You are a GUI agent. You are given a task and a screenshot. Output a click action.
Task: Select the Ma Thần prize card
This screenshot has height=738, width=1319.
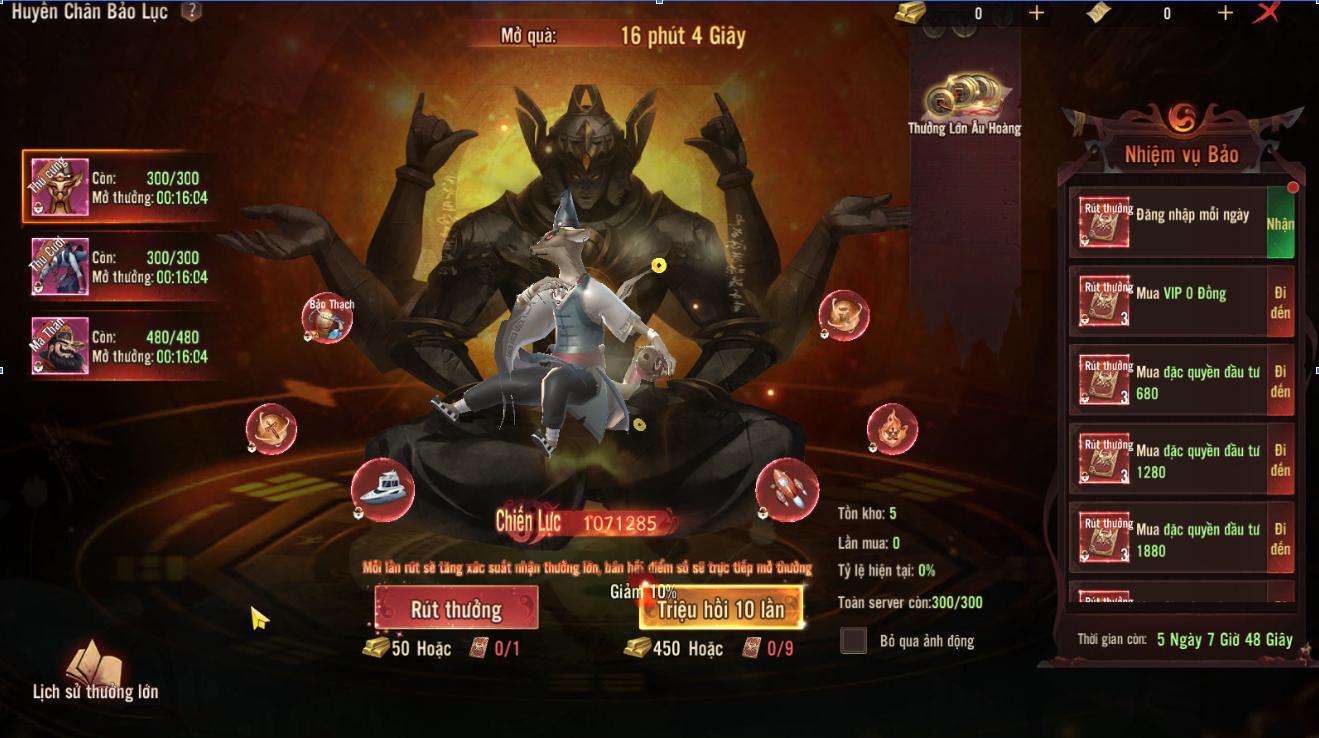click(x=120, y=346)
